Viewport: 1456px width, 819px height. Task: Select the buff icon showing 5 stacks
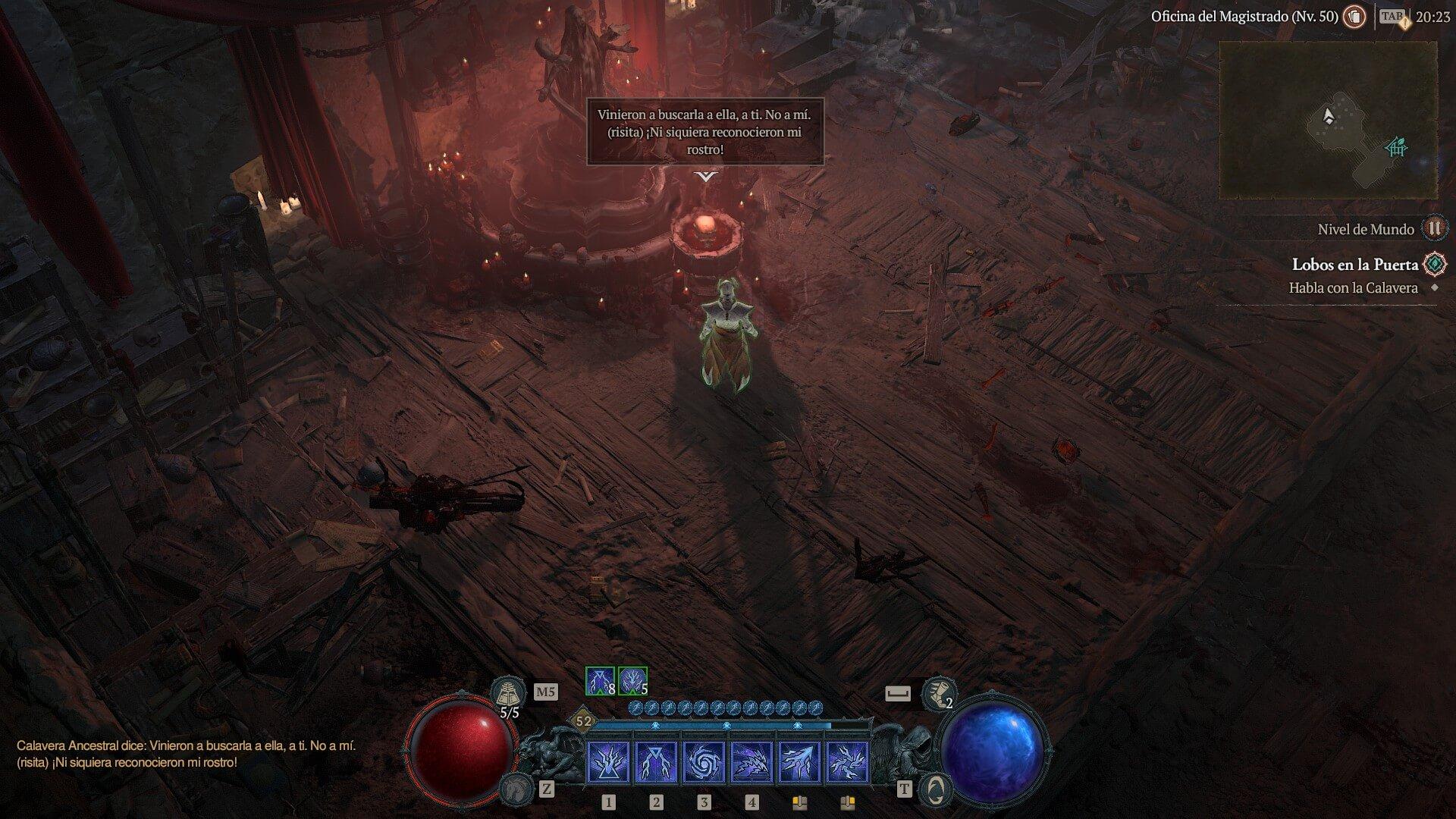(x=632, y=681)
